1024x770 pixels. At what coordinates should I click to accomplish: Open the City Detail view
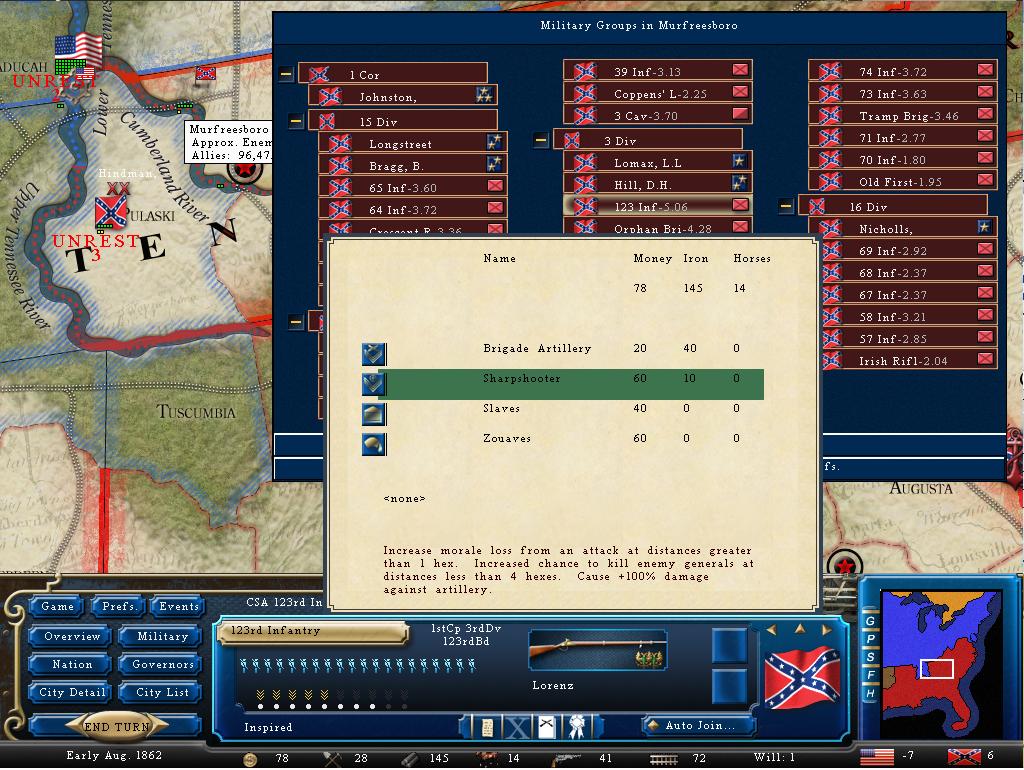point(72,692)
